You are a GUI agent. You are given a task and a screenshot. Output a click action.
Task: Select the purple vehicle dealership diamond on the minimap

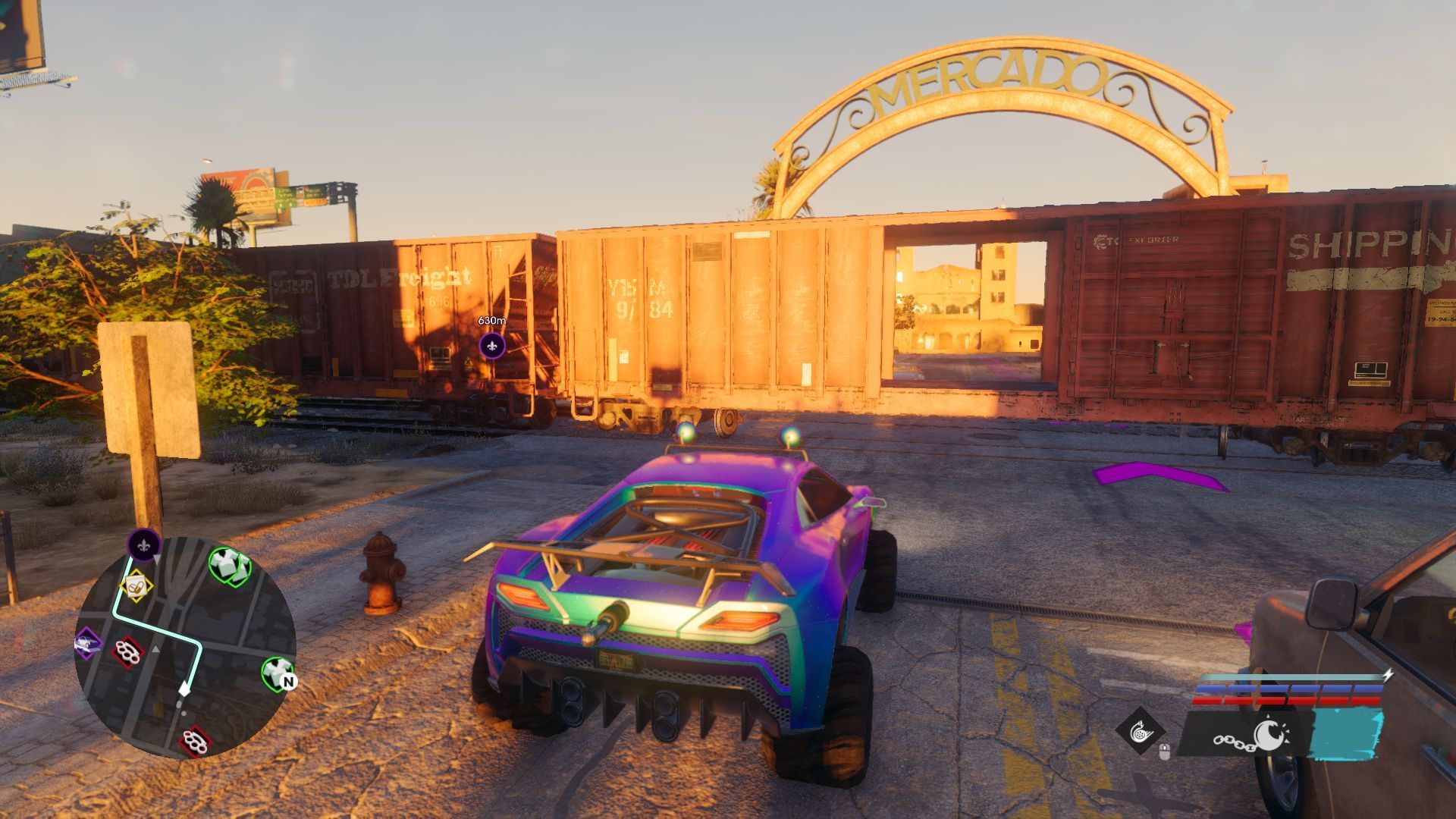pos(86,643)
